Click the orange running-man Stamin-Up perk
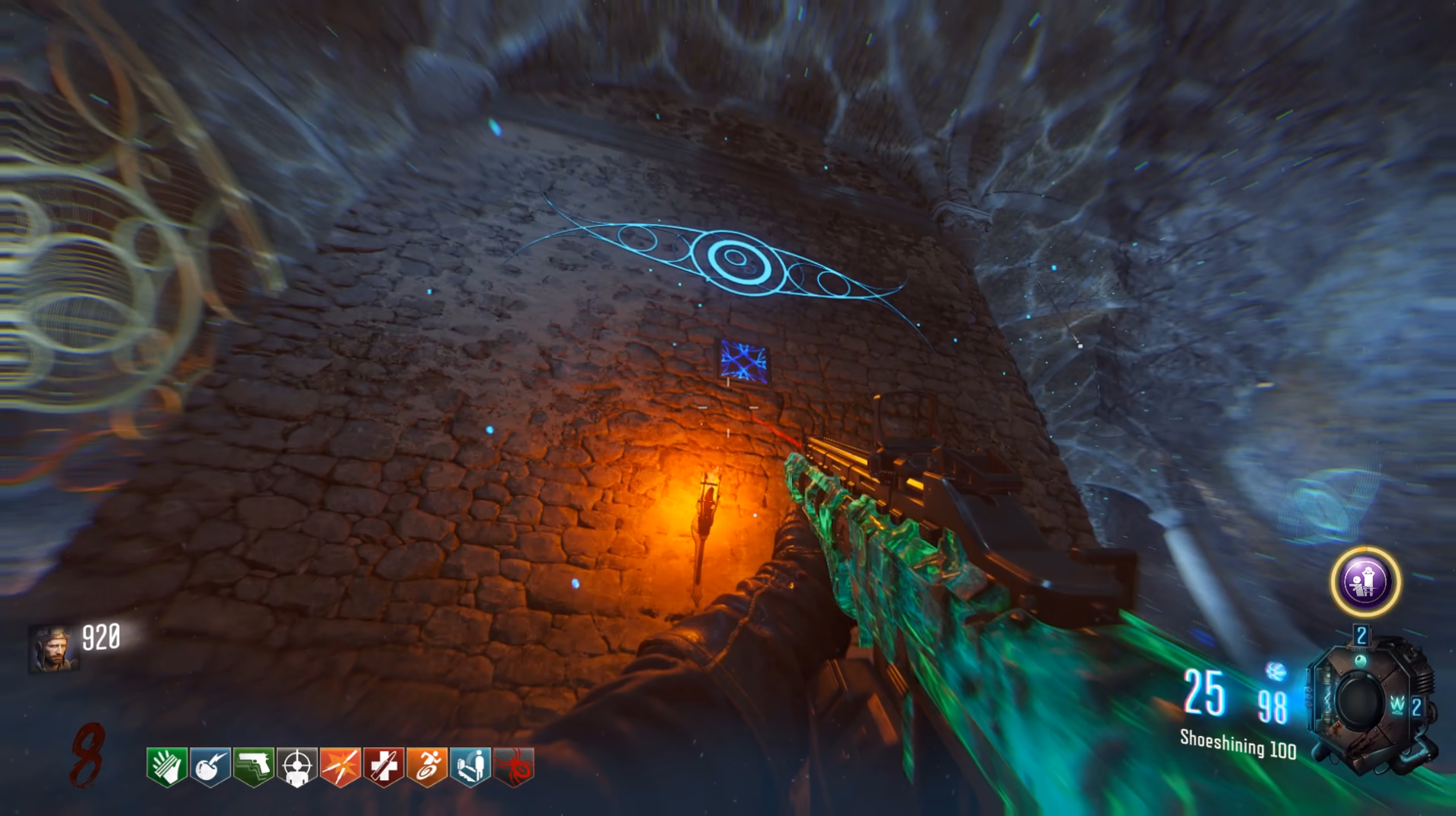Image resolution: width=1456 pixels, height=816 pixels. pos(427,766)
